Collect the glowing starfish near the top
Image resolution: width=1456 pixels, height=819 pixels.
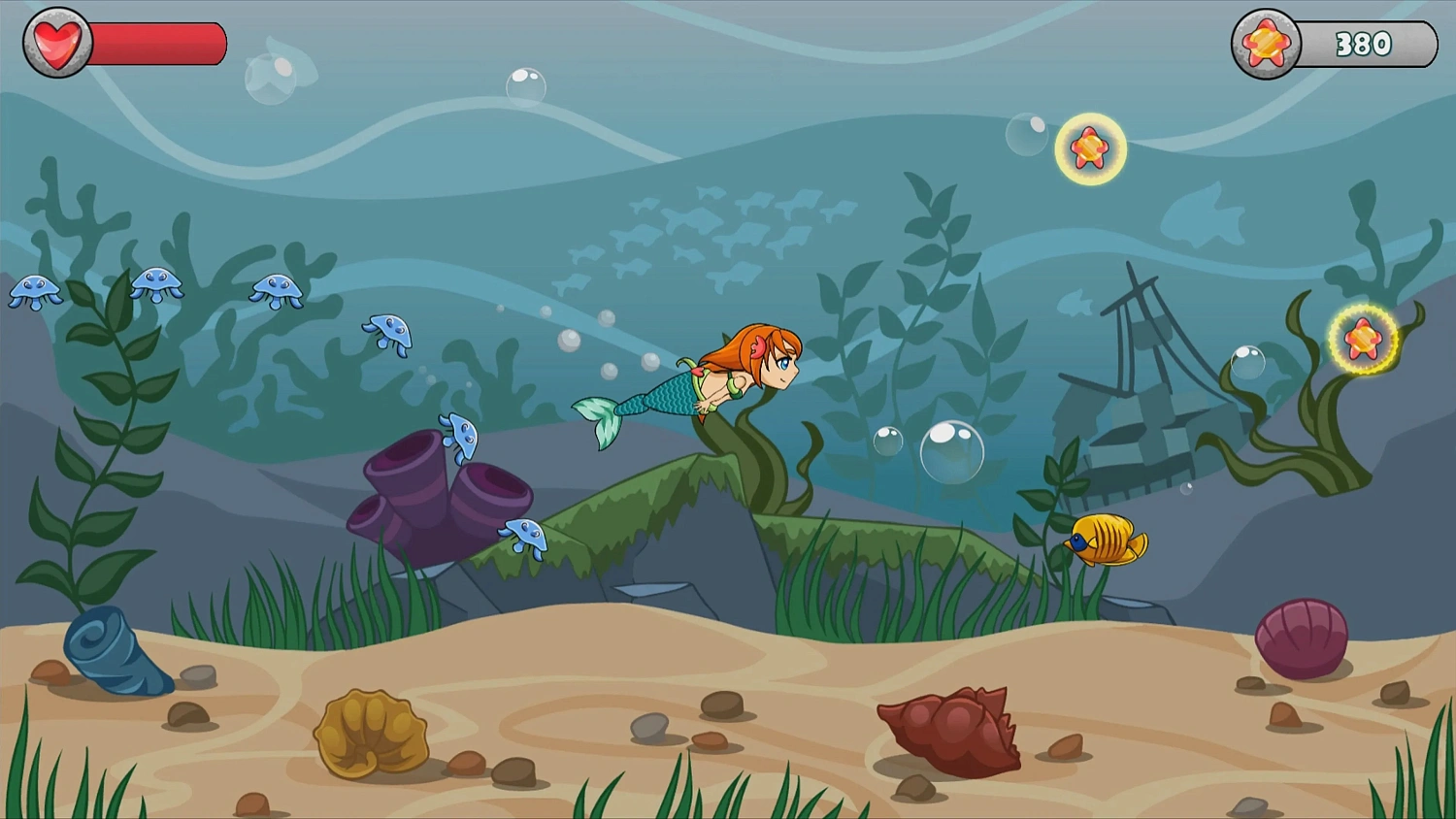[x=1091, y=148]
